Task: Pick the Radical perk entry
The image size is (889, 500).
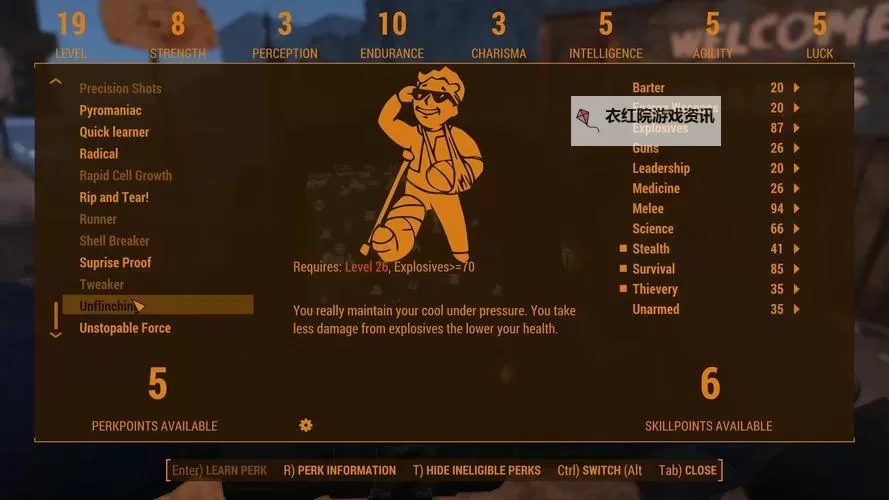Action: coord(99,154)
